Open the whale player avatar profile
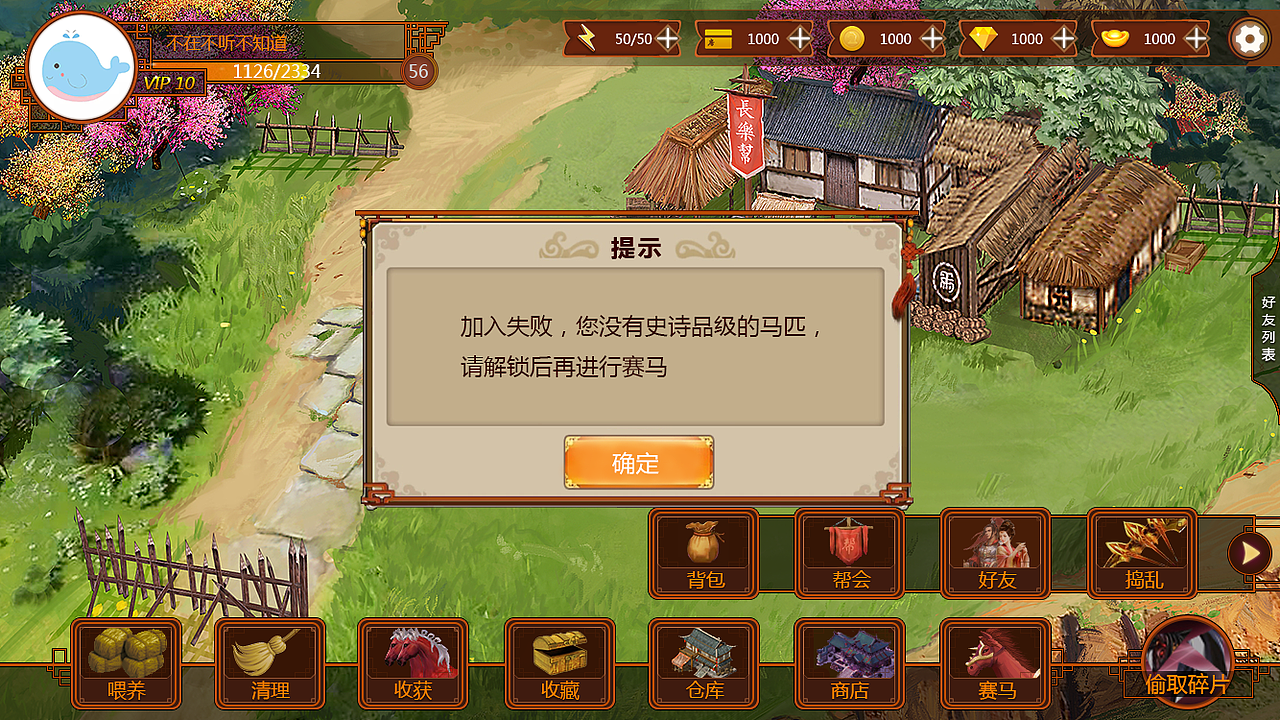 [x=82, y=60]
